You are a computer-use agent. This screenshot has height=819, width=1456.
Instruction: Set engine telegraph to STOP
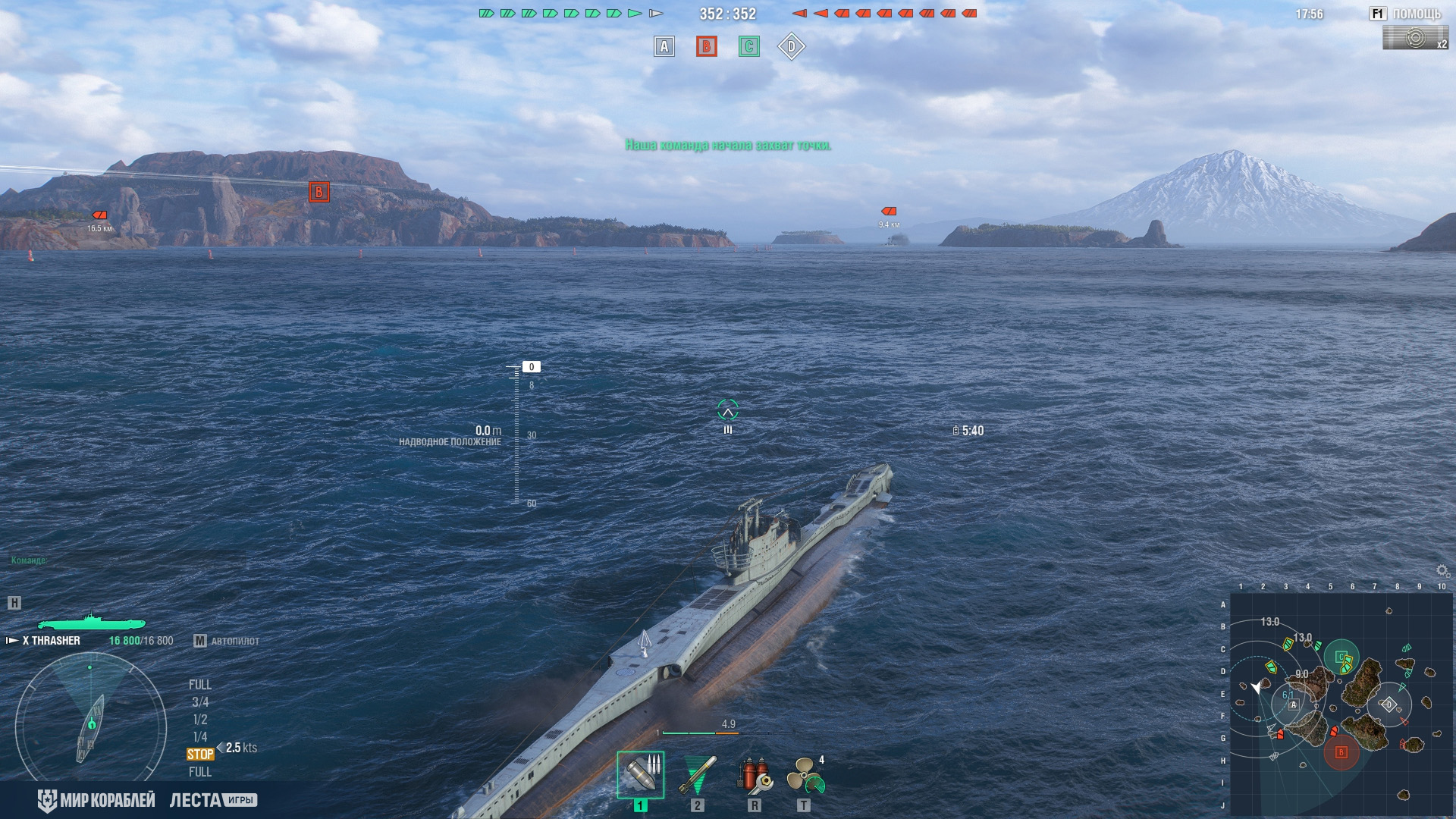tap(200, 755)
